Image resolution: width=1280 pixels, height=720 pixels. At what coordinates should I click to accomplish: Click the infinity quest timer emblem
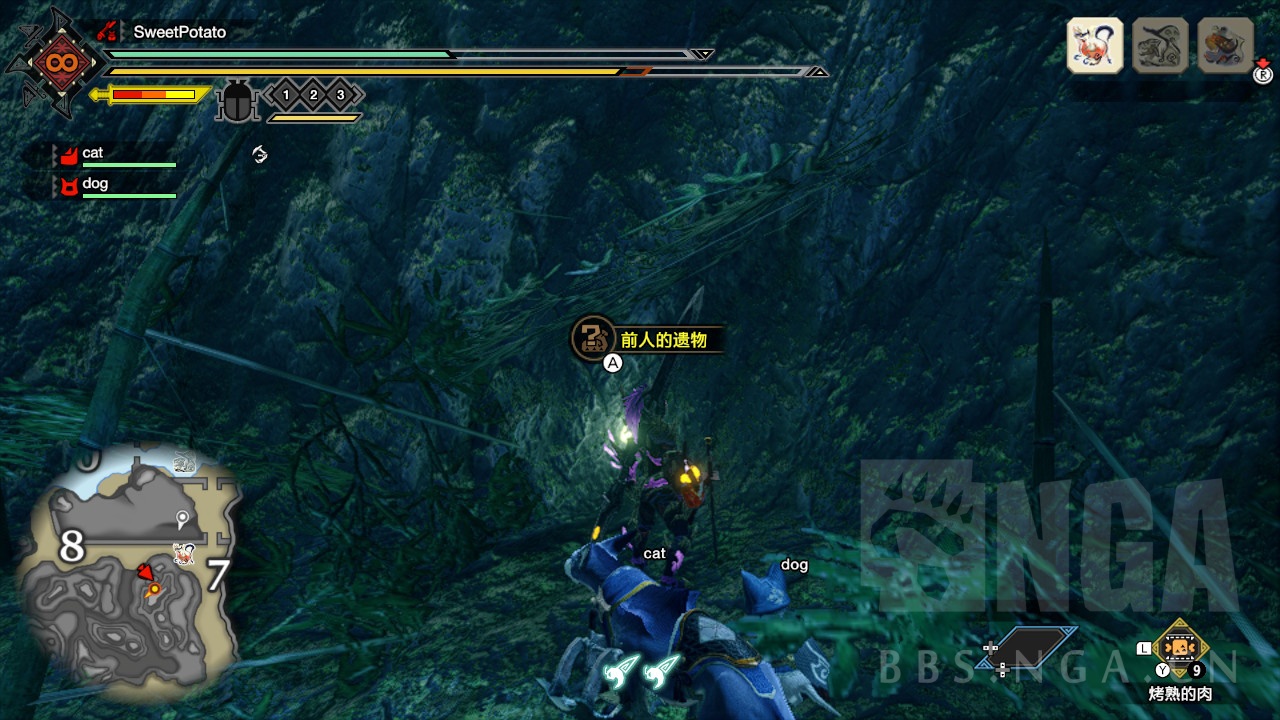pyautogui.click(x=52, y=64)
